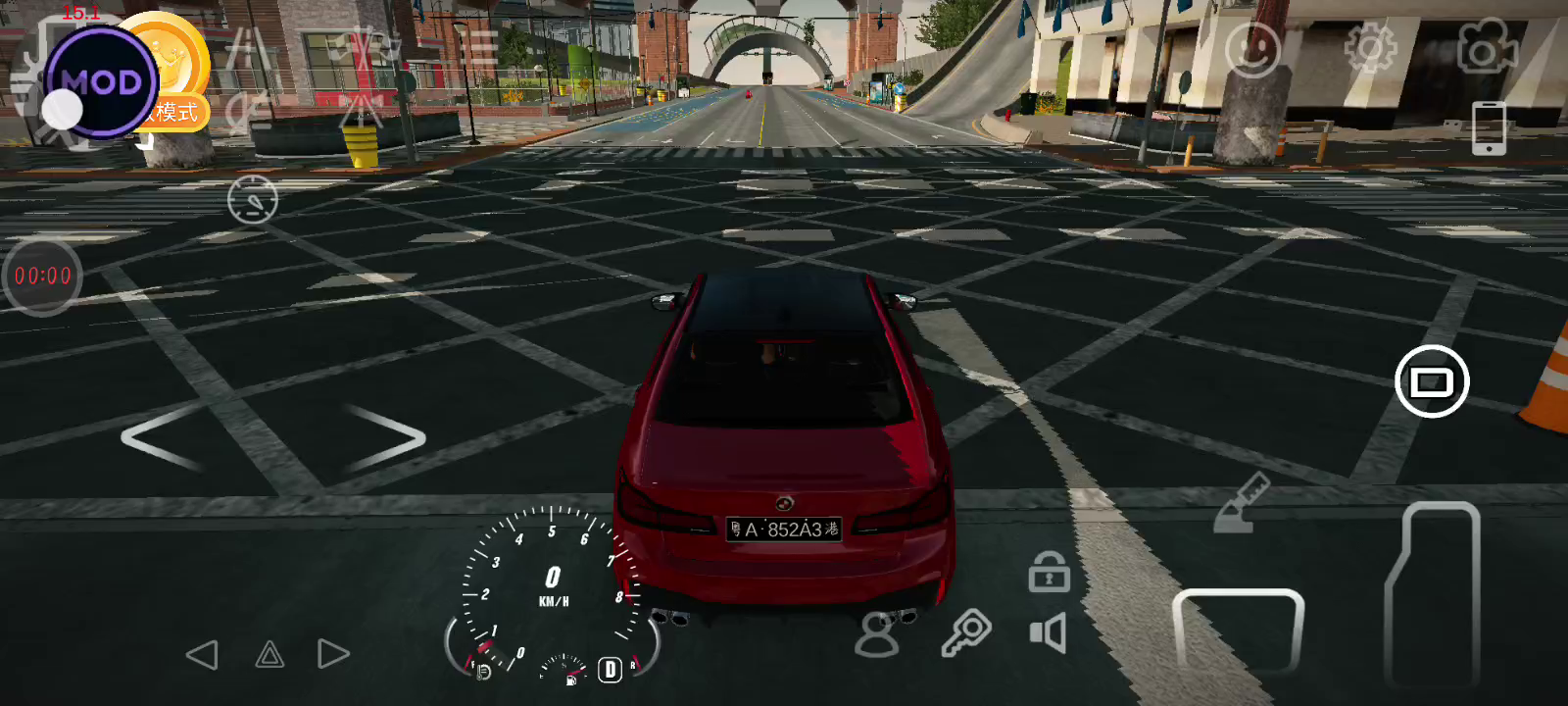Tap the brake pedal
1568x706 pixels.
(x=1238, y=630)
